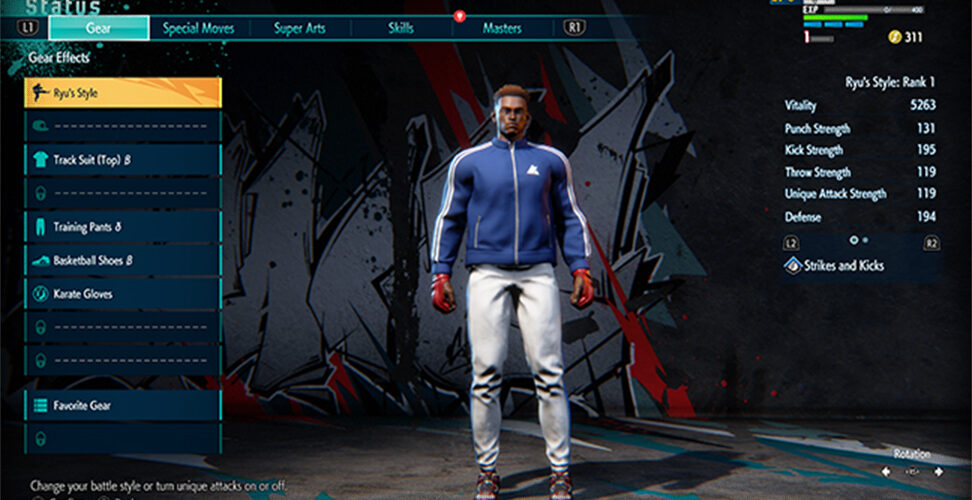This screenshot has width=972, height=500.
Task: Go to the Super Arts tab
Action: tap(300, 28)
